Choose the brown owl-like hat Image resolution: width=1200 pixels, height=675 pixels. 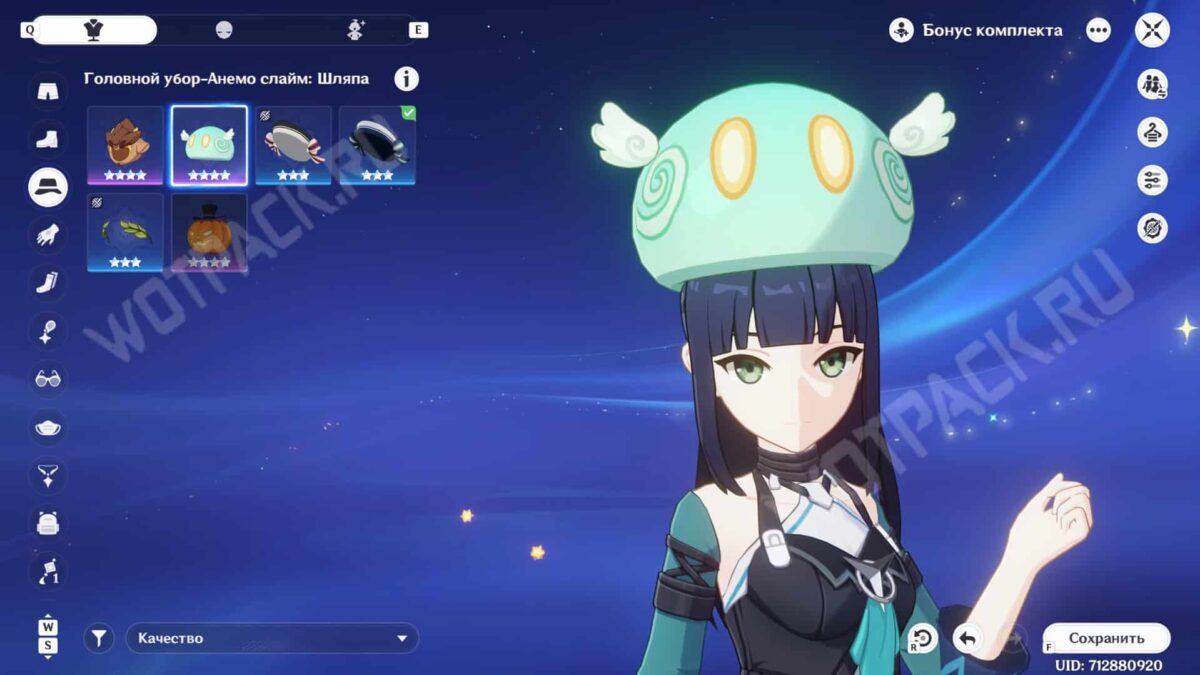(x=125, y=145)
